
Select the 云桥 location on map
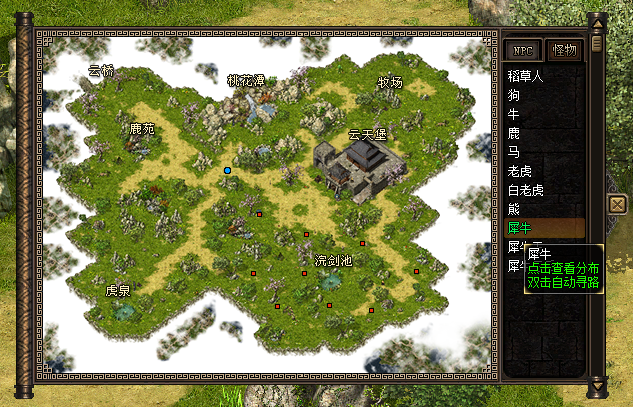pyautogui.click(x=101, y=71)
